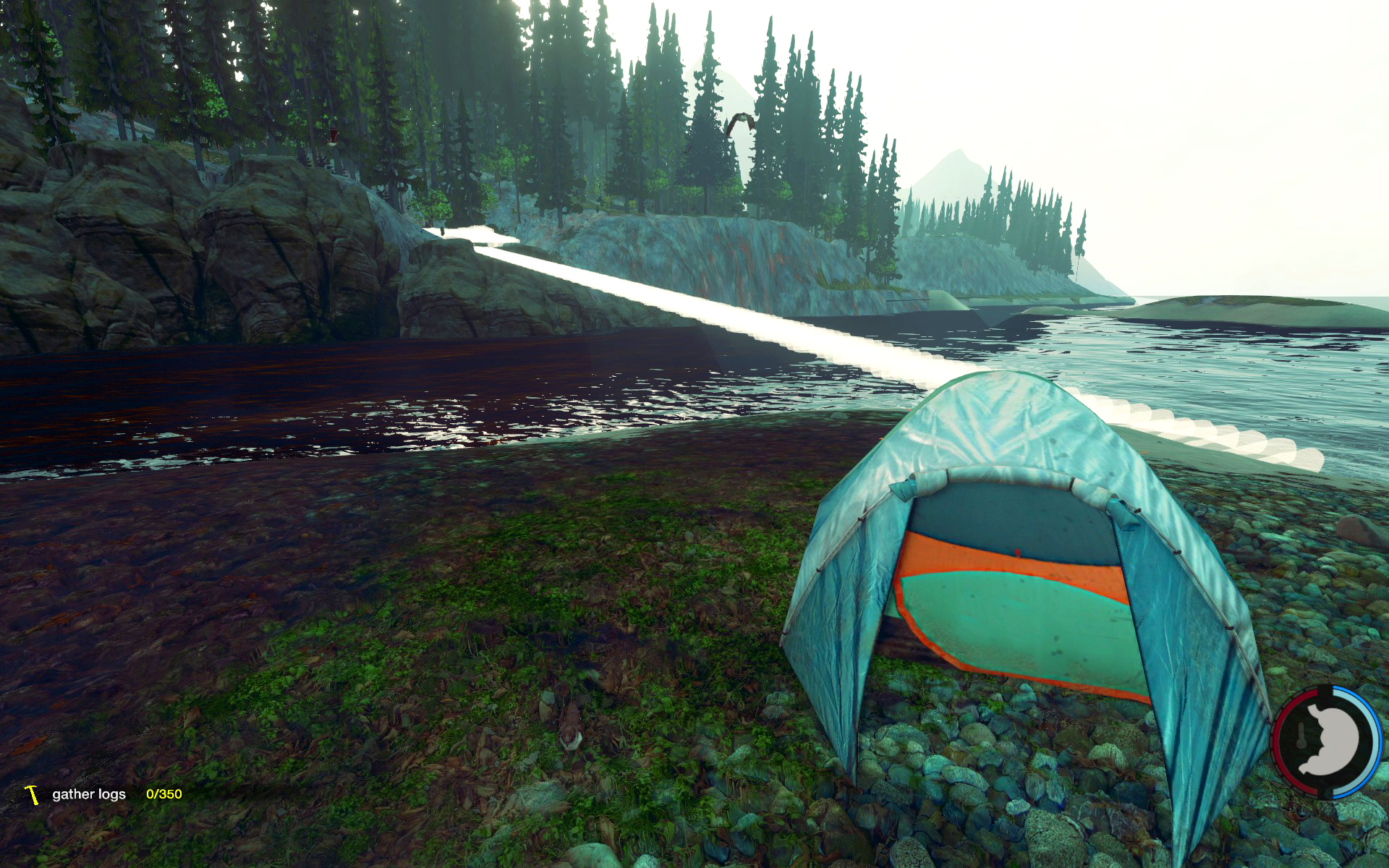Click the yellow hammer build icon

coord(32,794)
